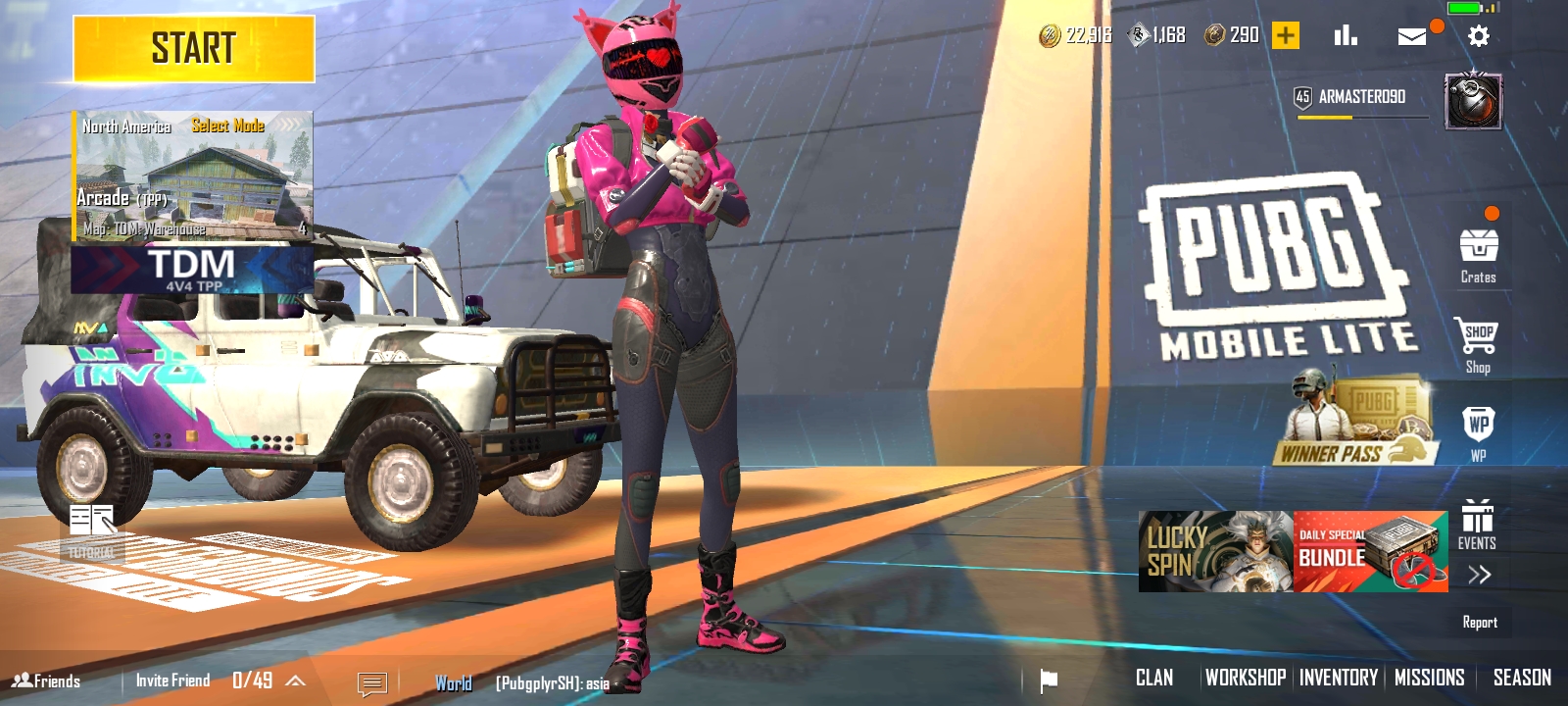Open the Winner Pass banner
Image resolution: width=1568 pixels, height=706 pixels.
tap(1357, 424)
